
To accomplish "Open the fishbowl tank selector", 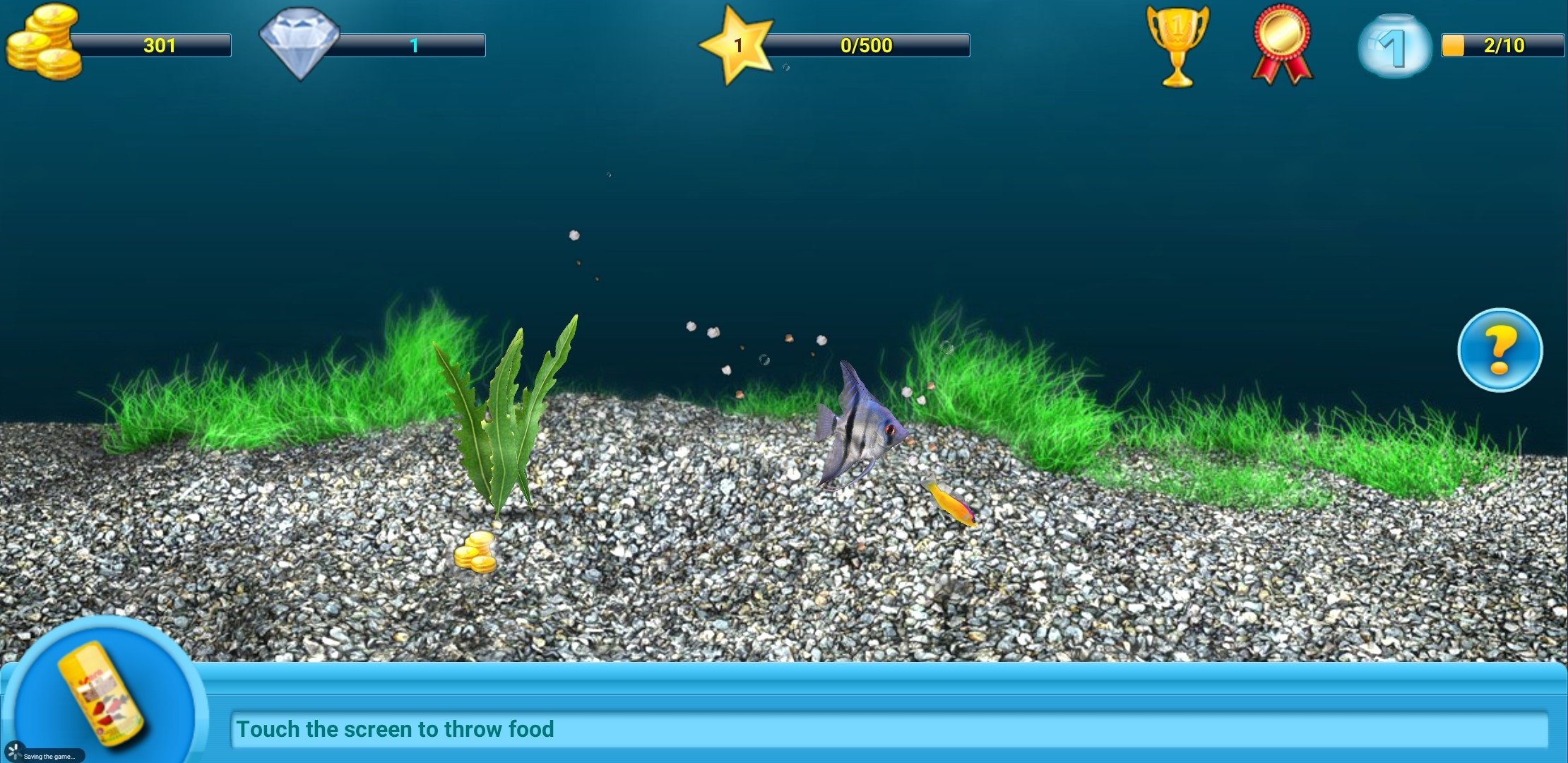I will [x=1394, y=45].
